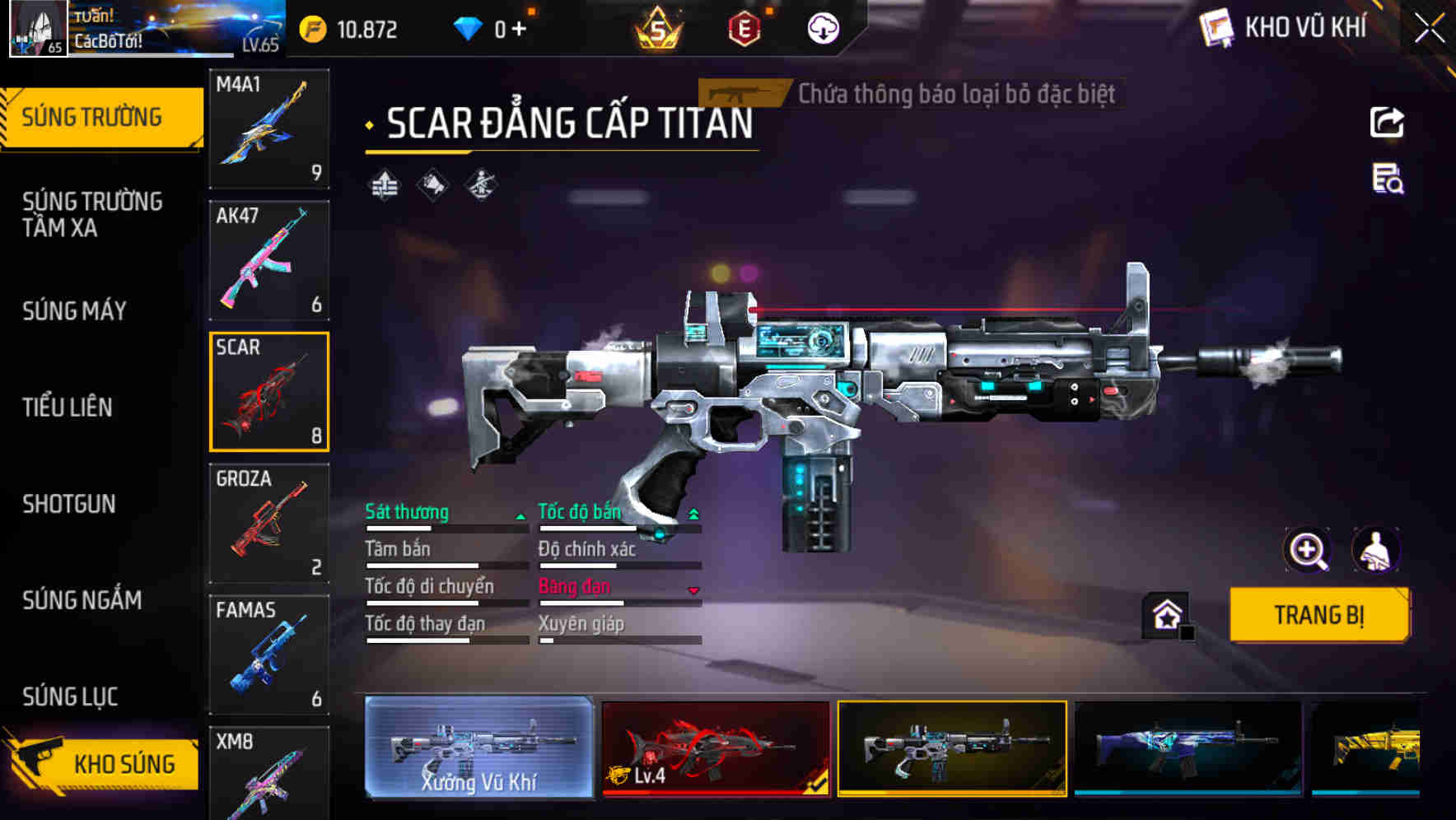This screenshot has height=820, width=1456.
Task: Pick the GROZA weapon tile
Action: [269, 524]
